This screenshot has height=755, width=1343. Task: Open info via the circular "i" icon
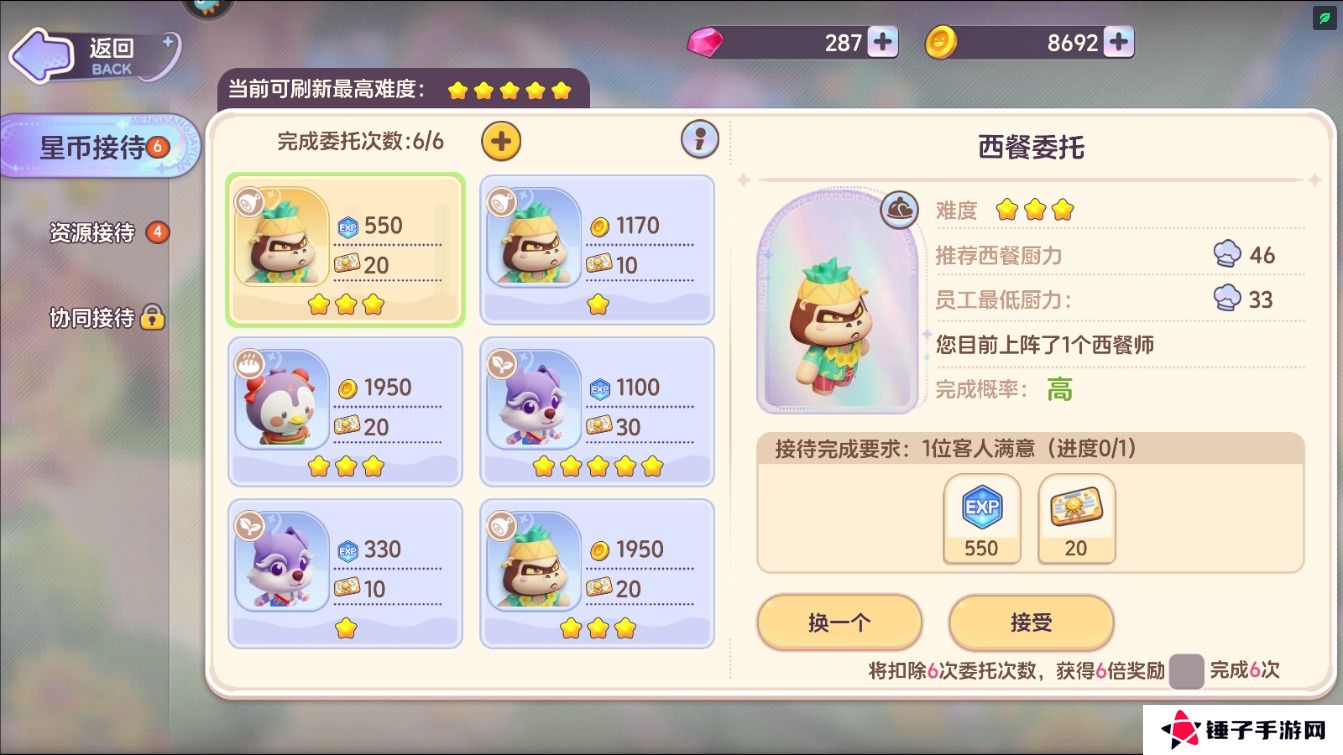(x=700, y=140)
